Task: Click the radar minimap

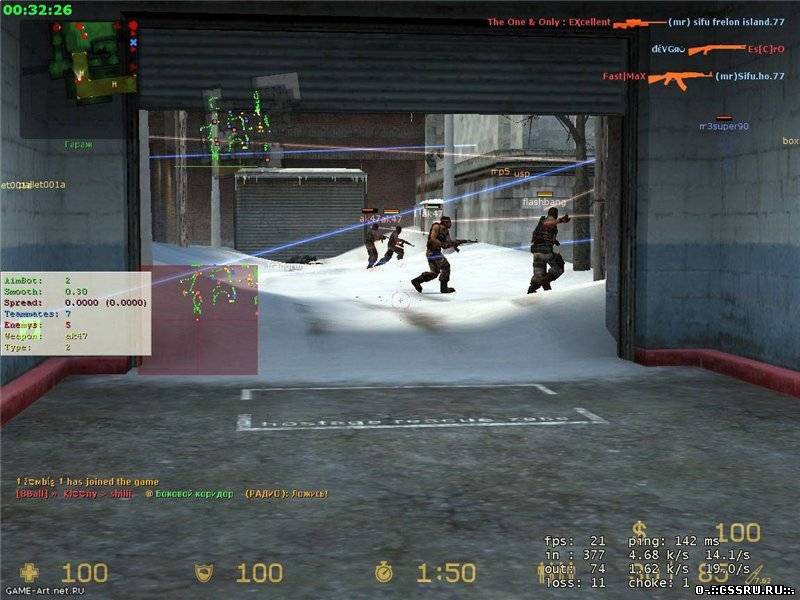Action: (92, 58)
